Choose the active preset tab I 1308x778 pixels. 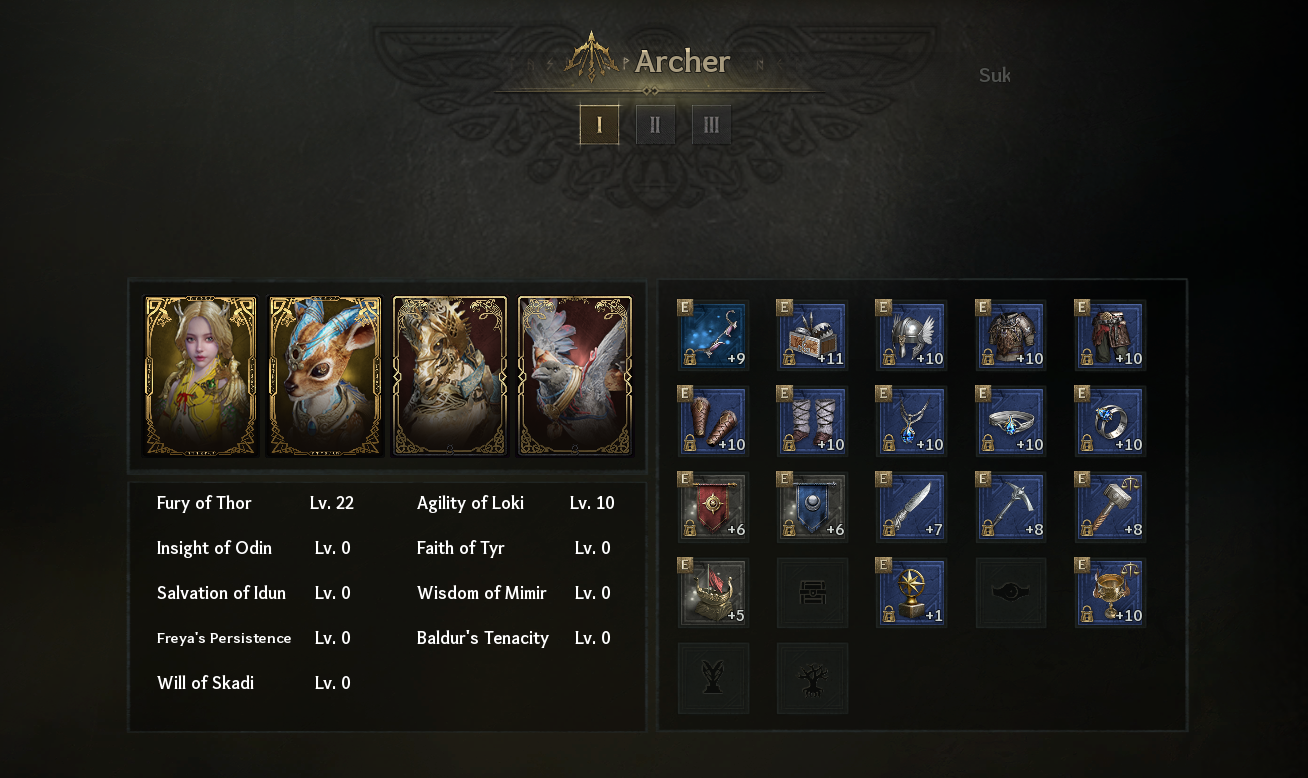click(x=599, y=125)
